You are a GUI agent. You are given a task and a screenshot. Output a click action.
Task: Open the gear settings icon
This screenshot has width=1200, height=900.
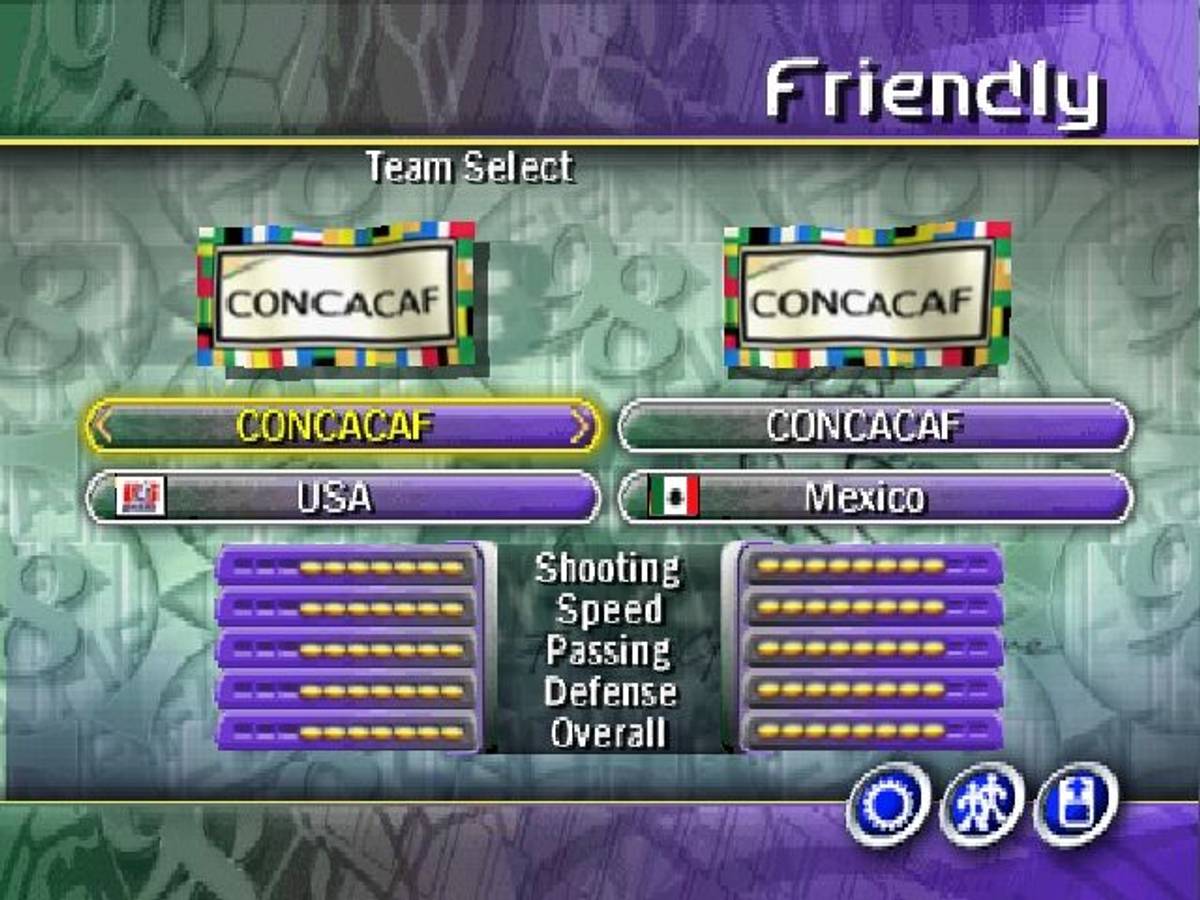[x=889, y=803]
